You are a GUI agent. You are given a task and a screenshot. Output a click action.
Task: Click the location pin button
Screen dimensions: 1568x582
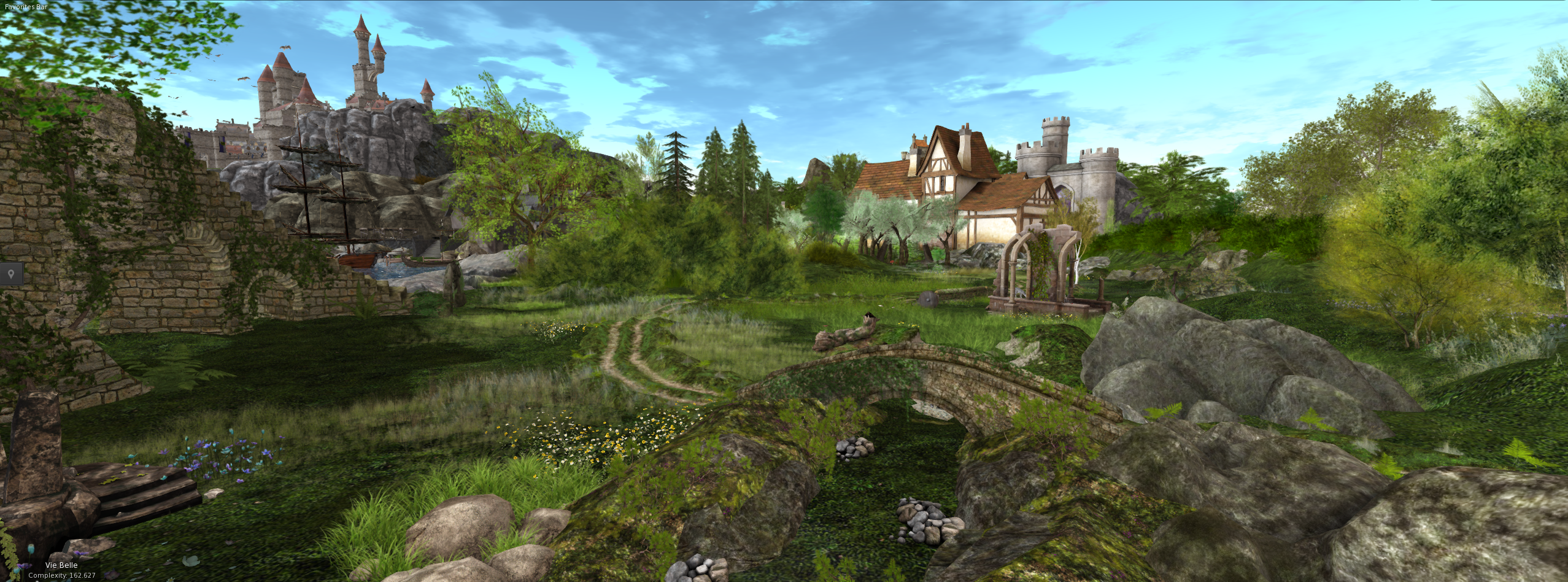12,273
